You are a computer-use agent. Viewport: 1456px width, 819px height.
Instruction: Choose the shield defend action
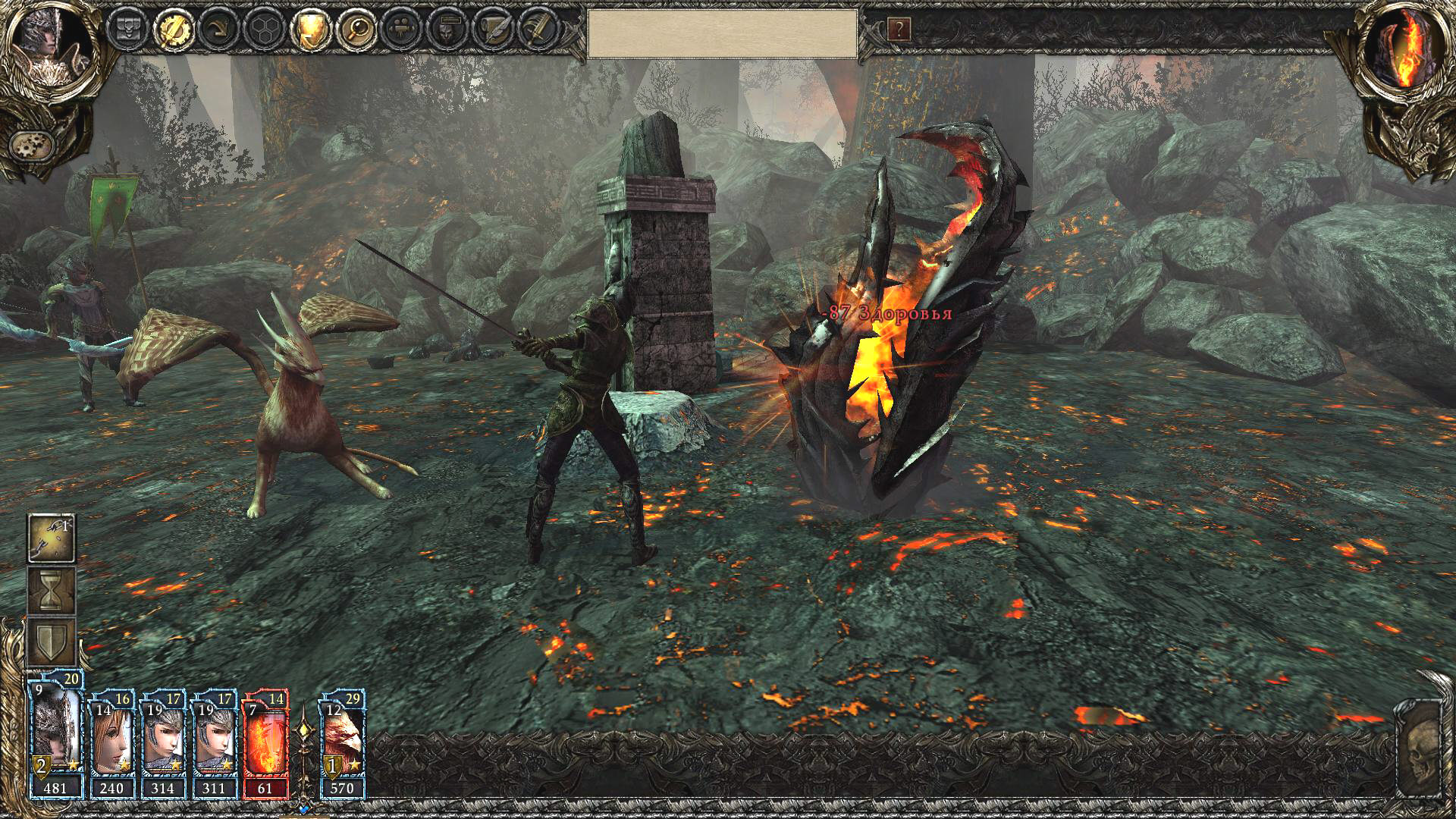click(52, 643)
